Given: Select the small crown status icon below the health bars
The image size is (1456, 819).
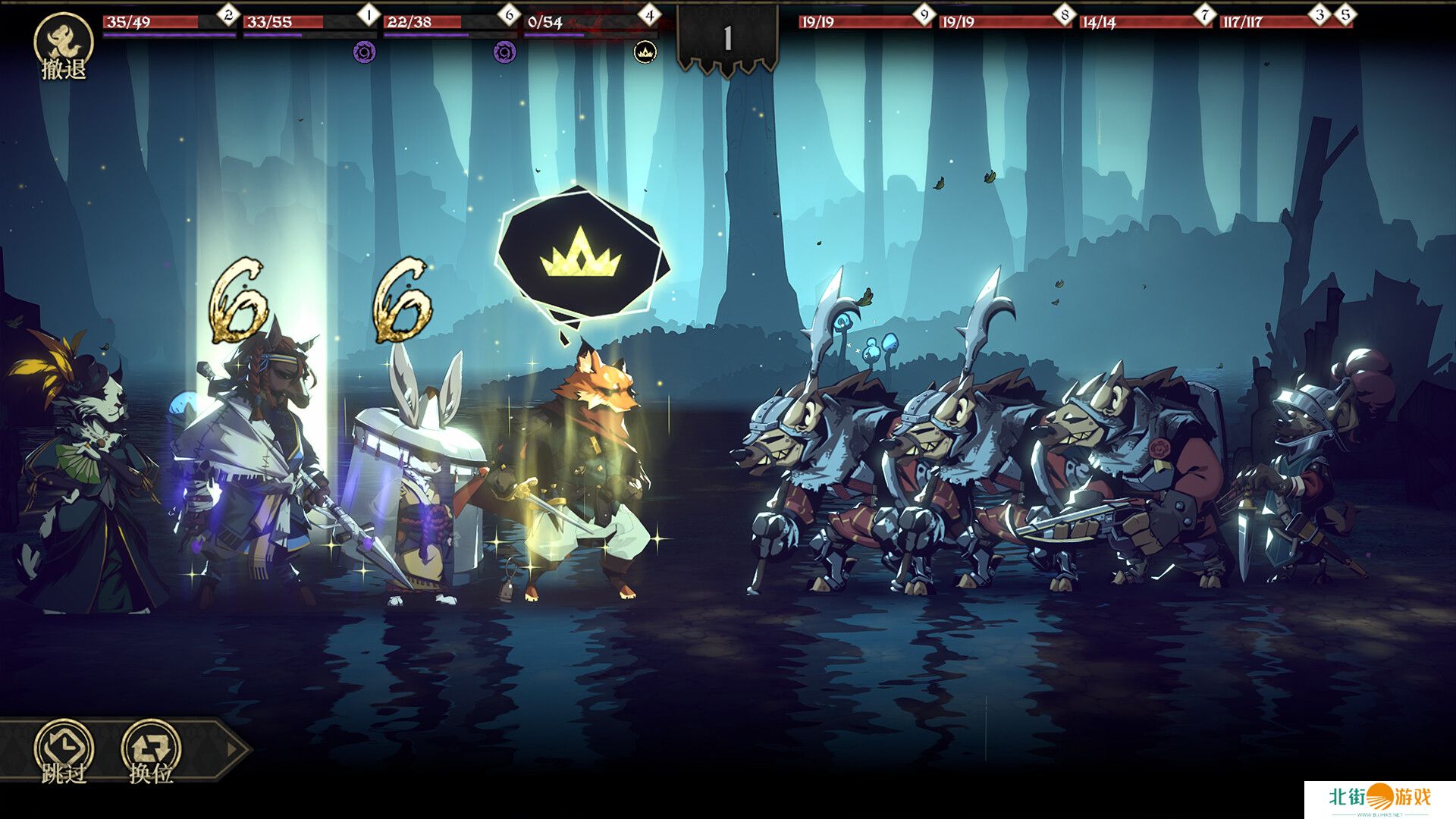Looking at the screenshot, I should [645, 52].
